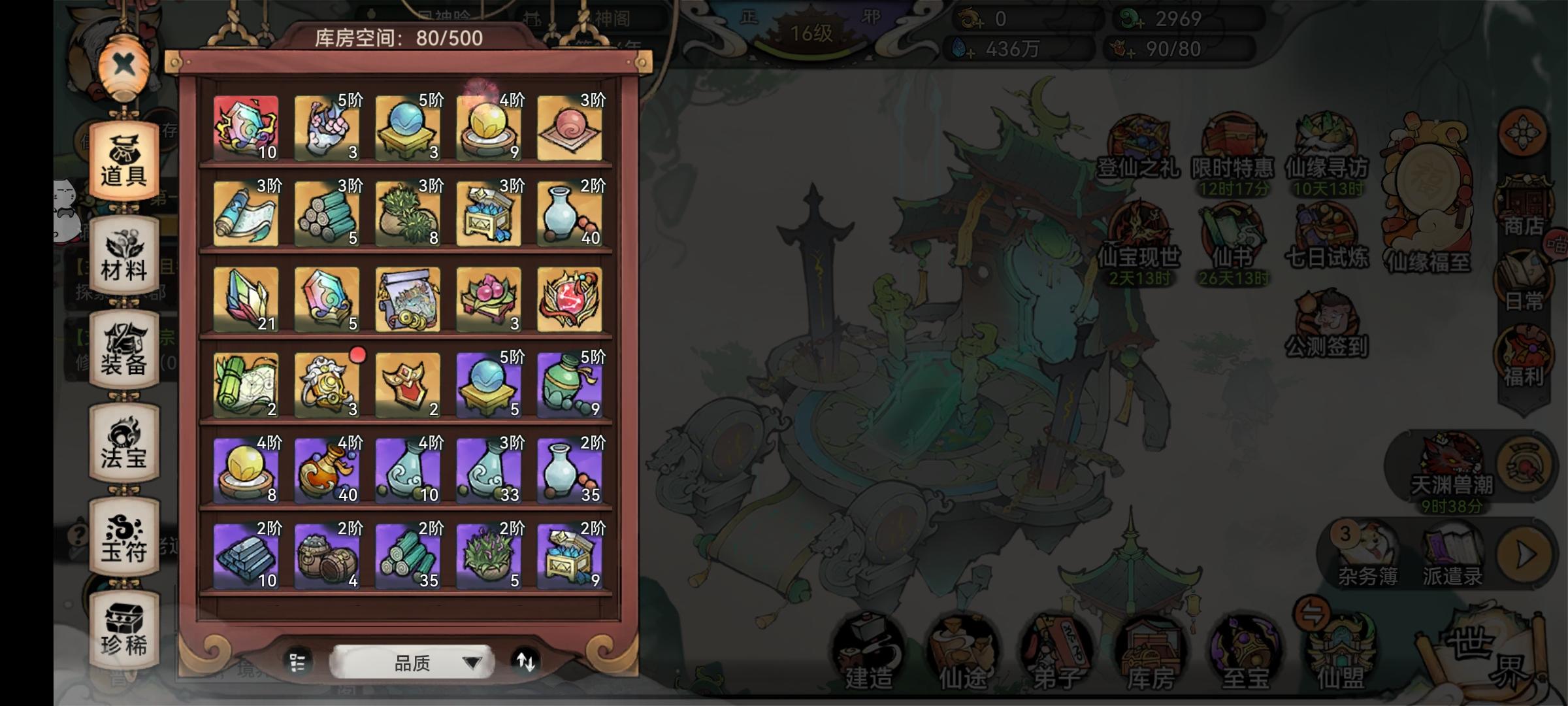This screenshot has height=706, width=1568.
Task: Switch to the 材料 (Materials) tab
Action: (123, 254)
